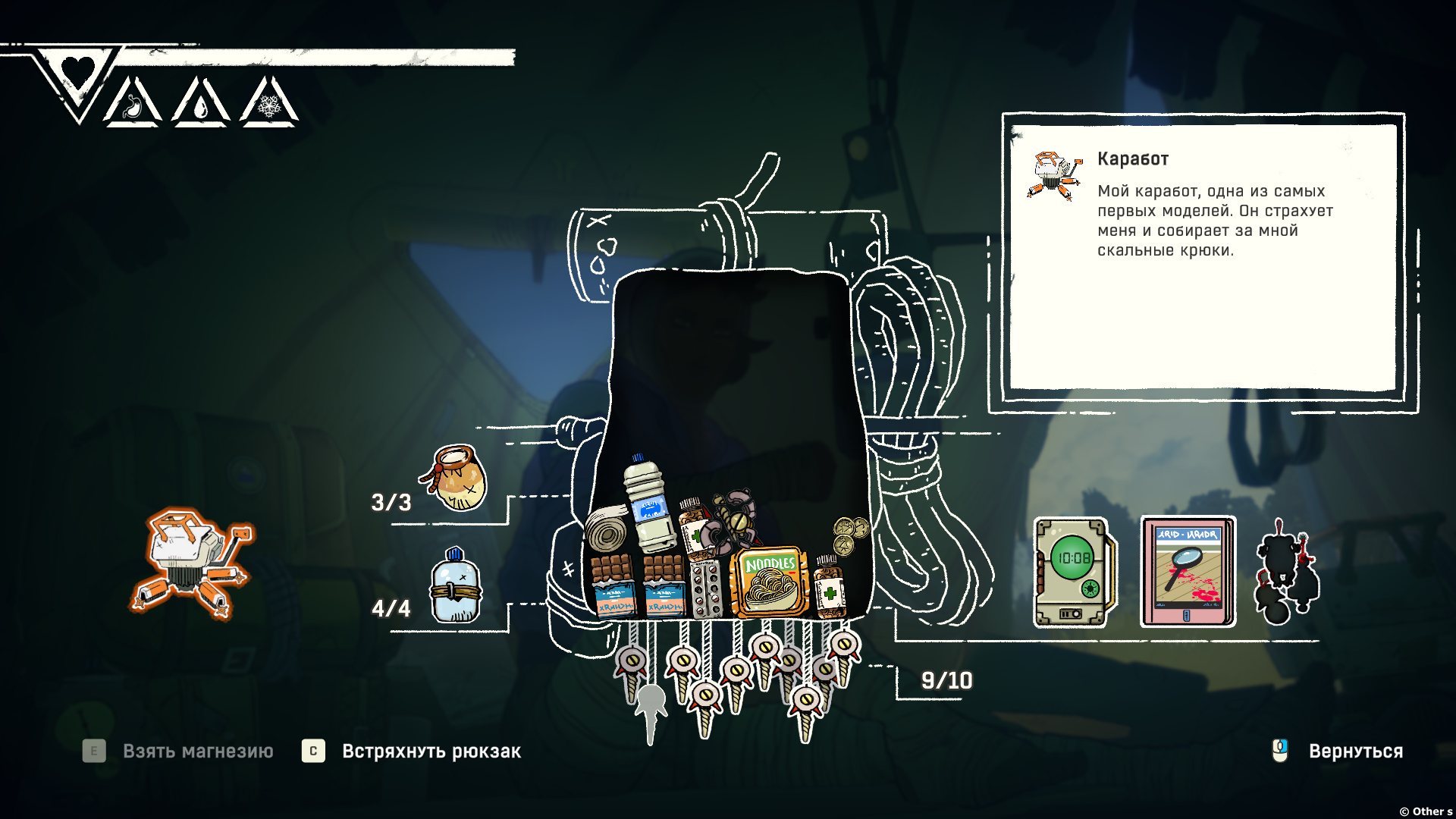The width and height of the screenshot is (1456, 819).
Task: Open the green-screen clock device showing 10:08
Action: tap(1073, 572)
